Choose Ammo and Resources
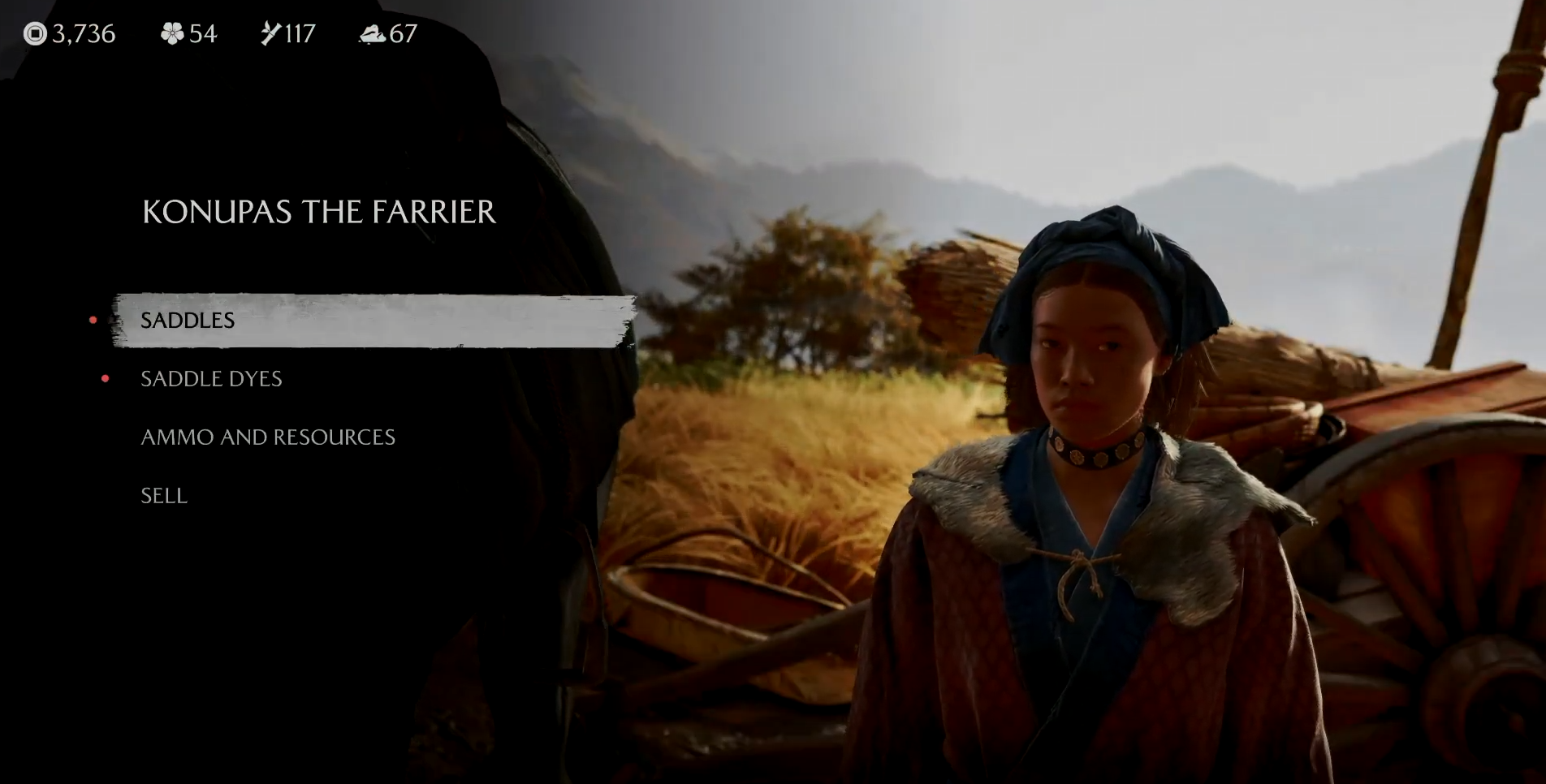 tap(268, 437)
